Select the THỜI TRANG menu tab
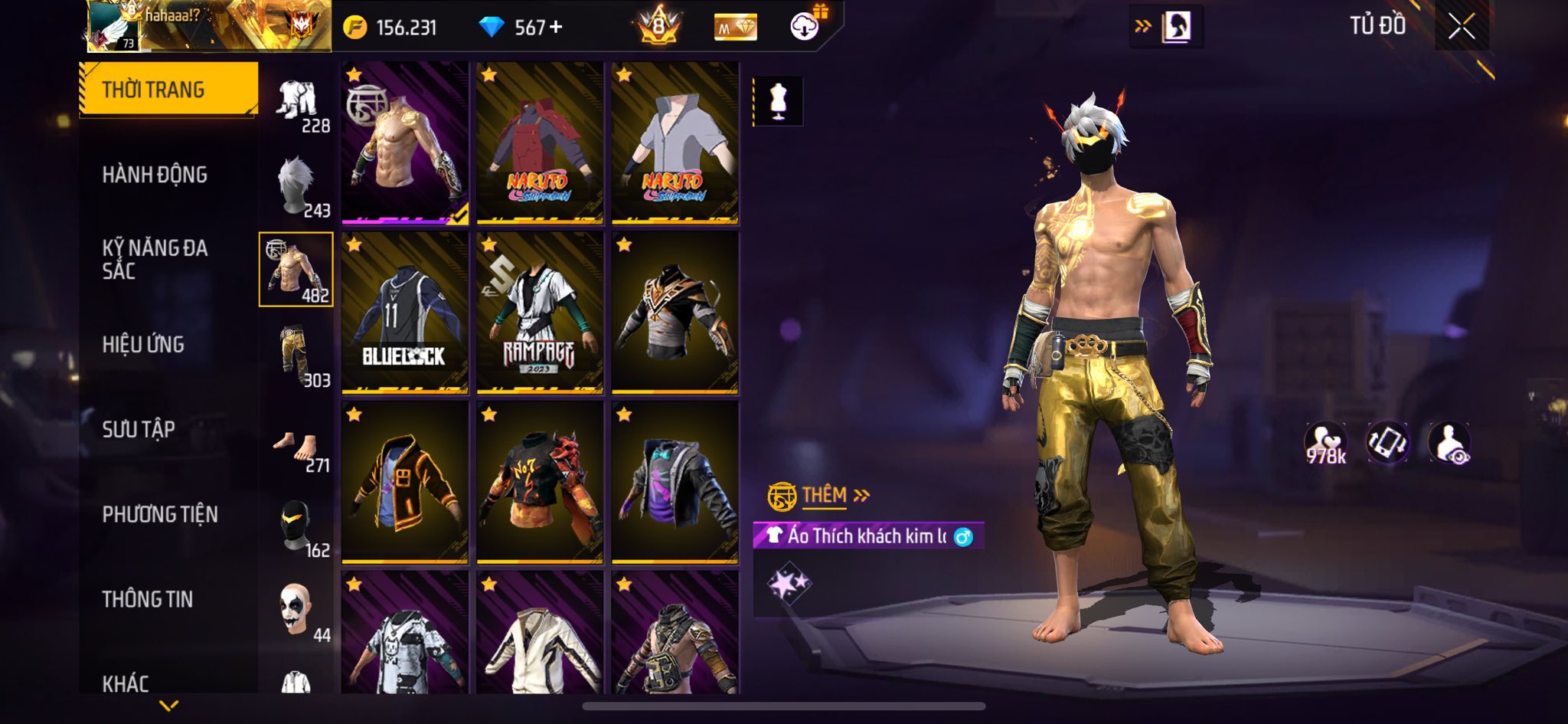 (168, 90)
